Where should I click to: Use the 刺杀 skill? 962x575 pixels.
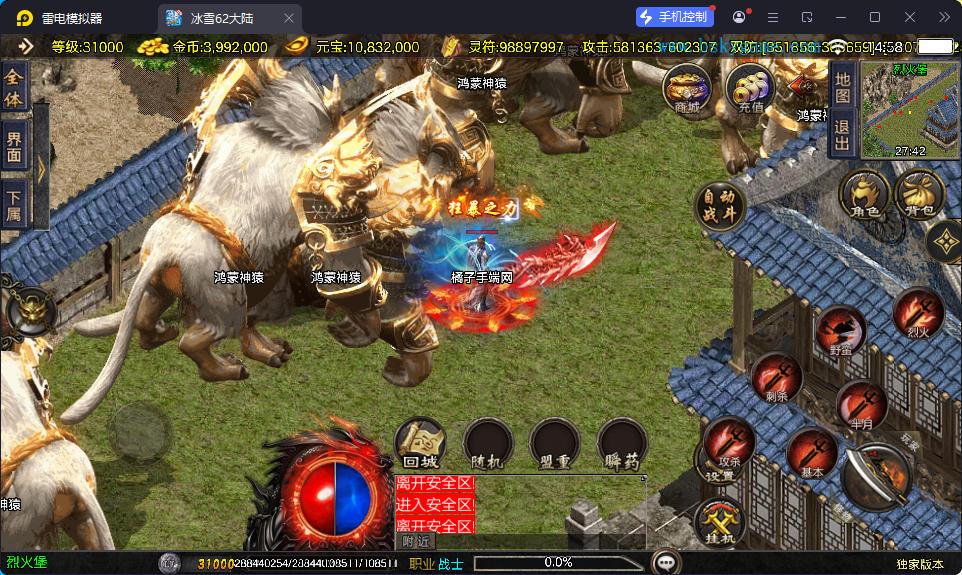(777, 378)
